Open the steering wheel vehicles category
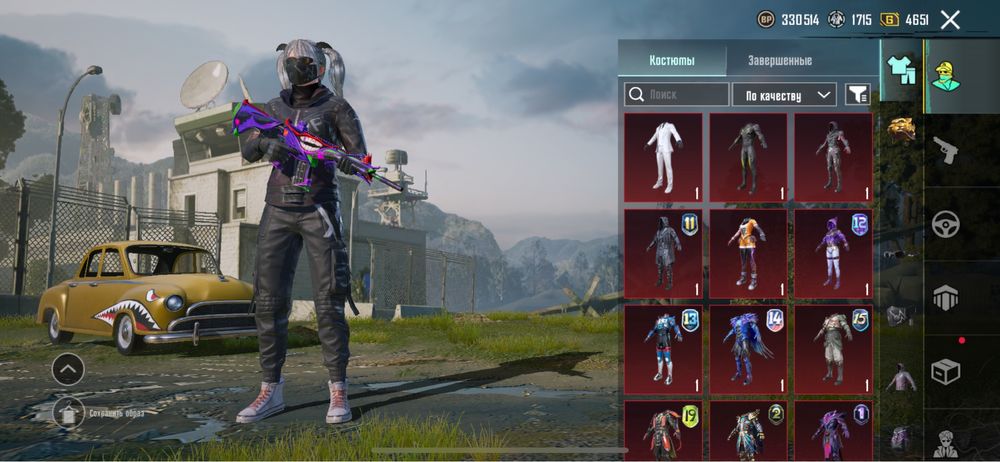 945,224
